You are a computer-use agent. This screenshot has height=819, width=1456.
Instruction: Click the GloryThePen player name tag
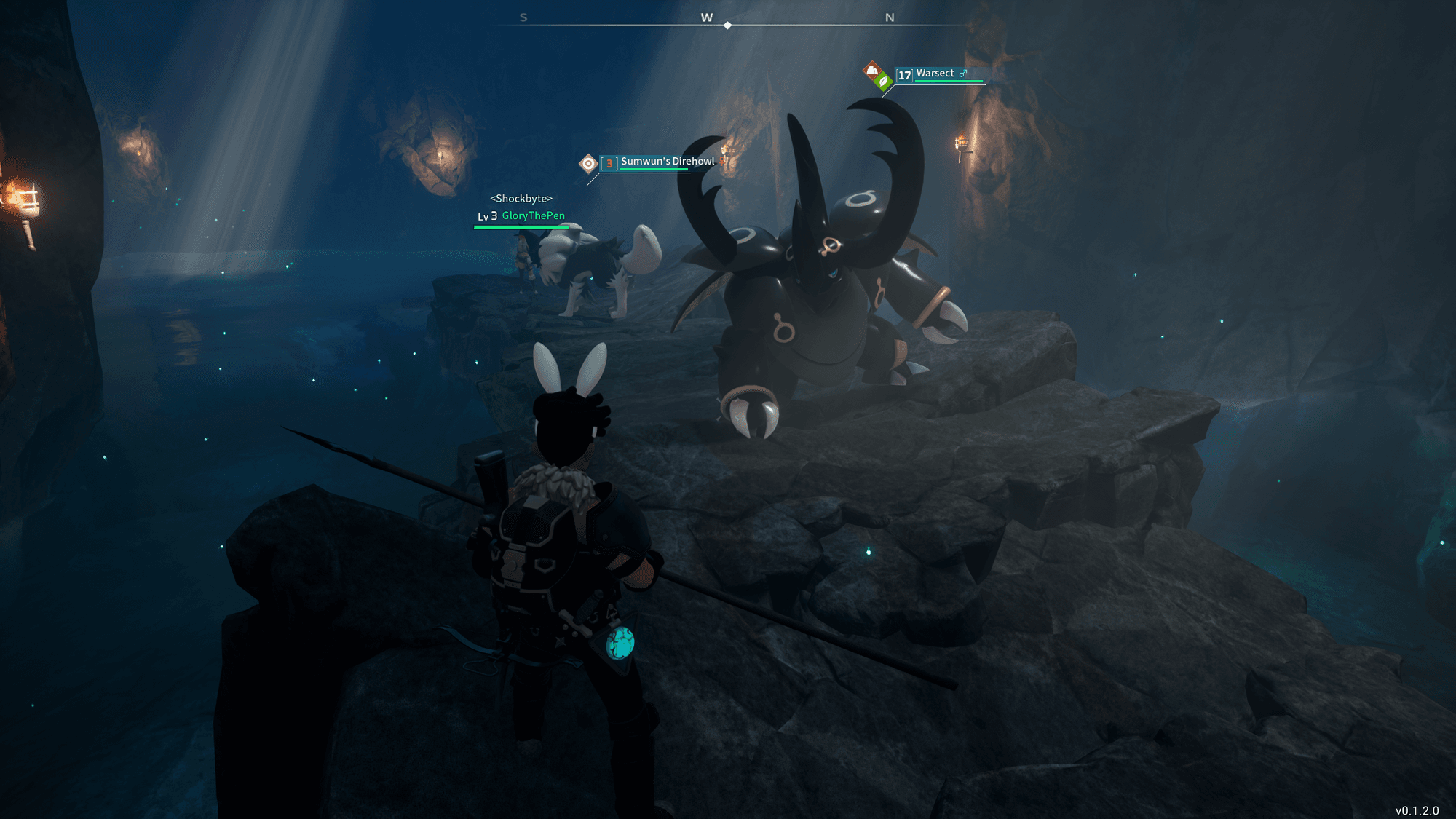coord(533,215)
